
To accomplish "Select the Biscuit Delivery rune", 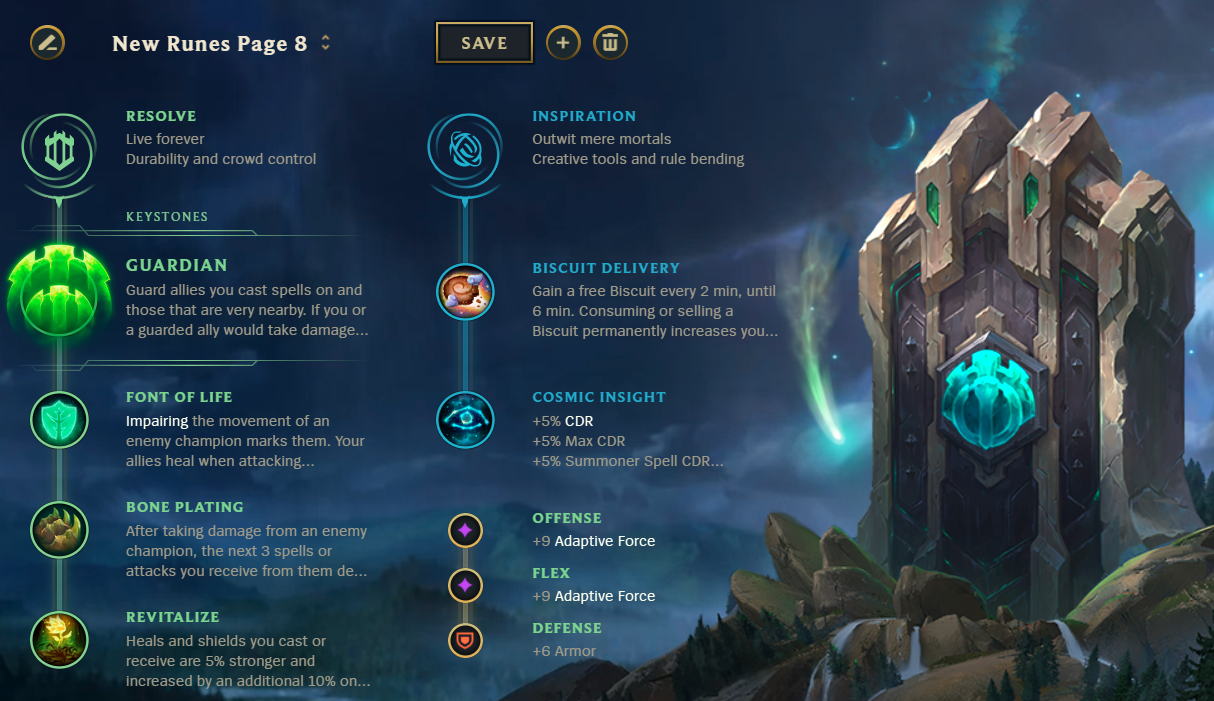I will click(465, 292).
